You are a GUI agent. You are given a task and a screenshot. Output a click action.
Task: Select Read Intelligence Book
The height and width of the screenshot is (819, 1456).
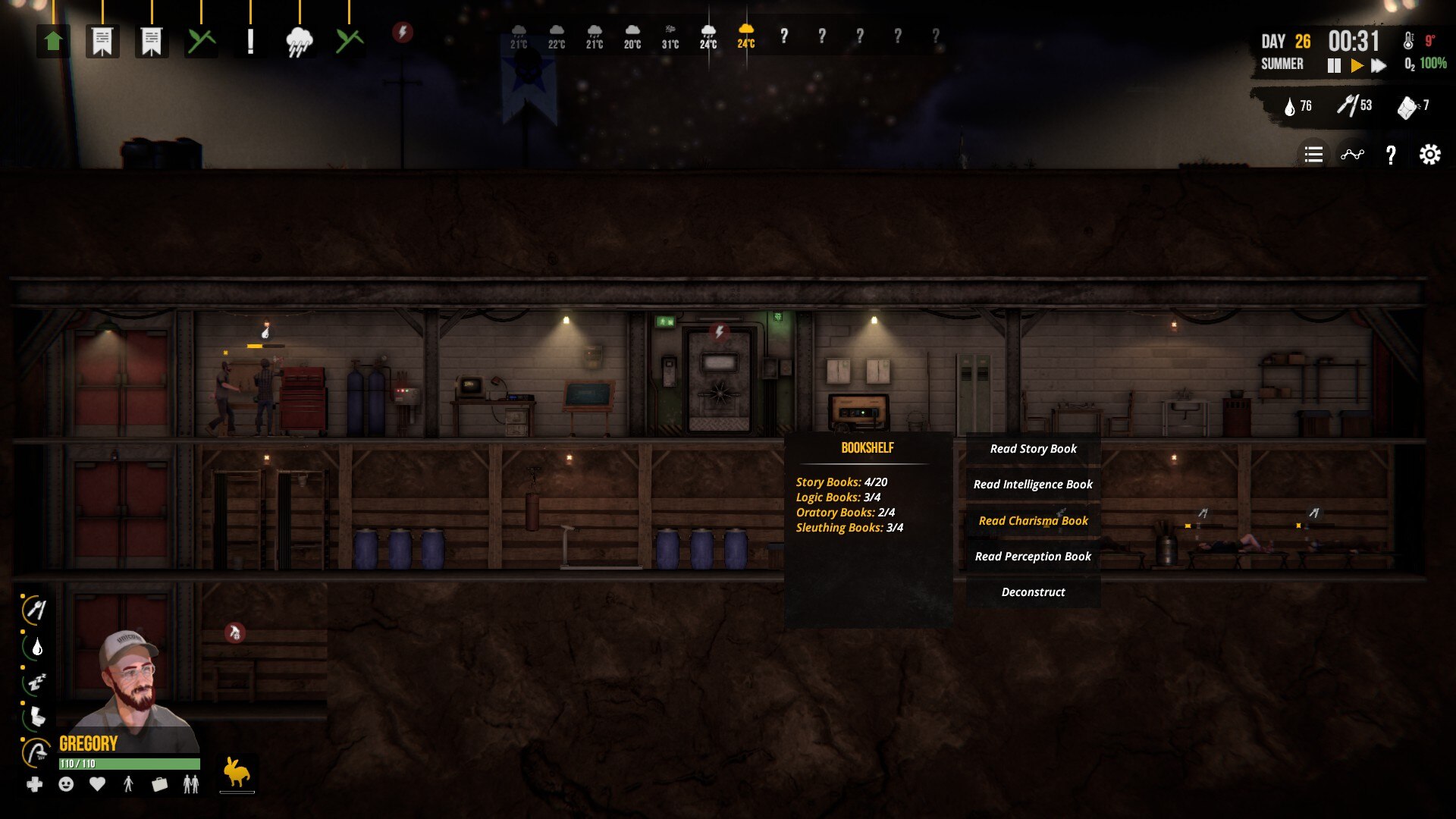pos(1033,485)
